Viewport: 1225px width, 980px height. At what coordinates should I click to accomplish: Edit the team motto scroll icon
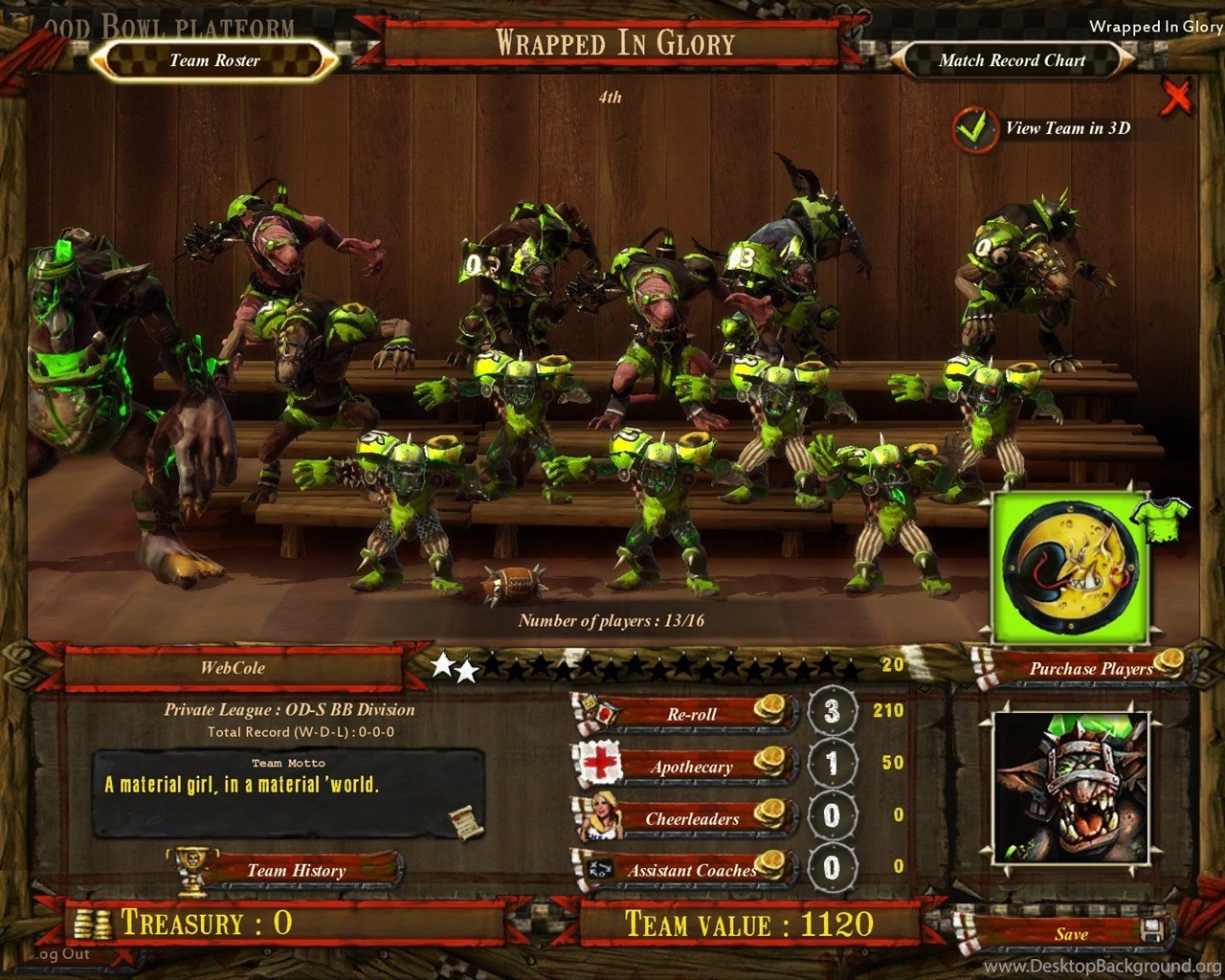(x=466, y=821)
